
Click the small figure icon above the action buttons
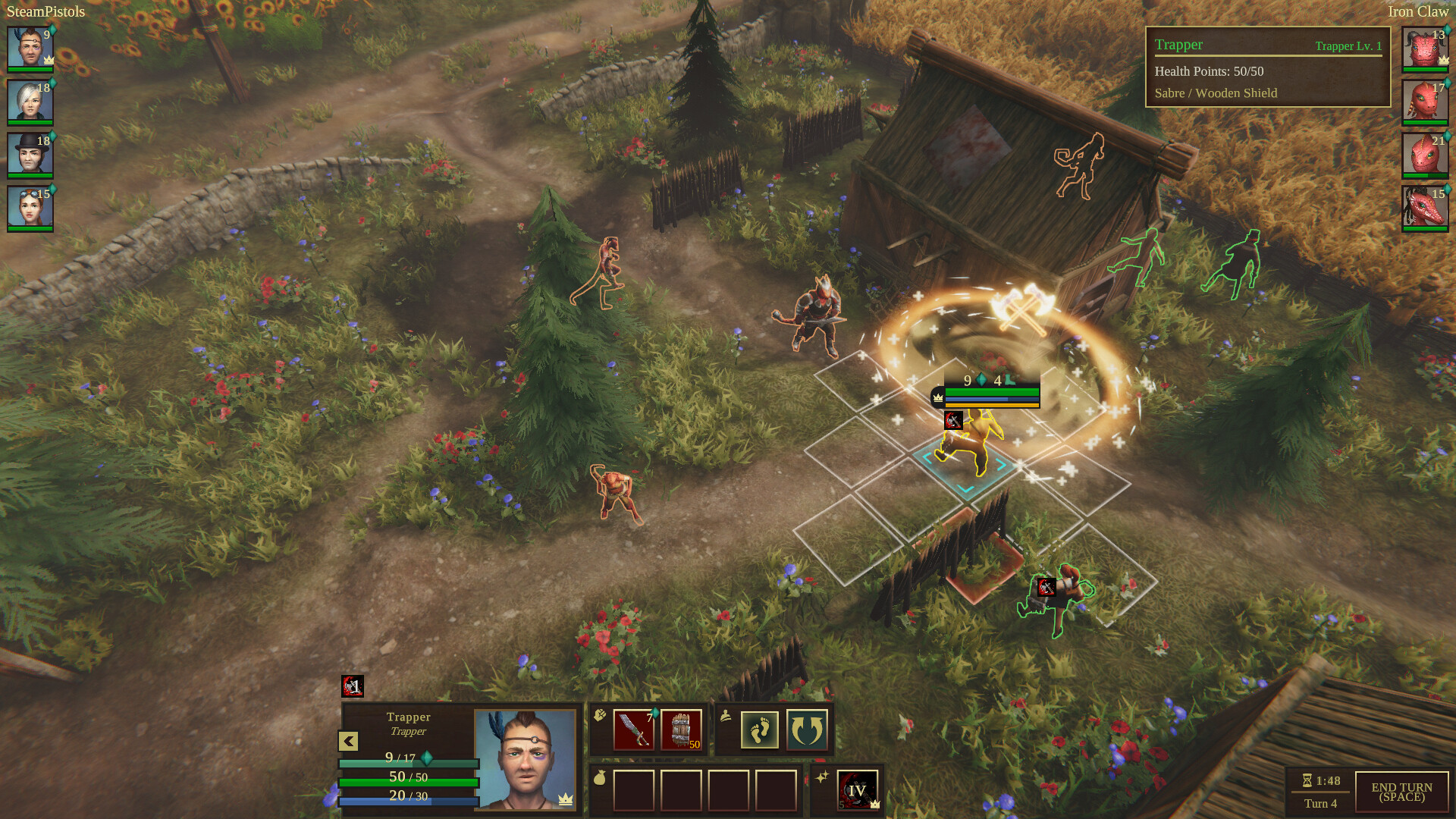tap(726, 715)
